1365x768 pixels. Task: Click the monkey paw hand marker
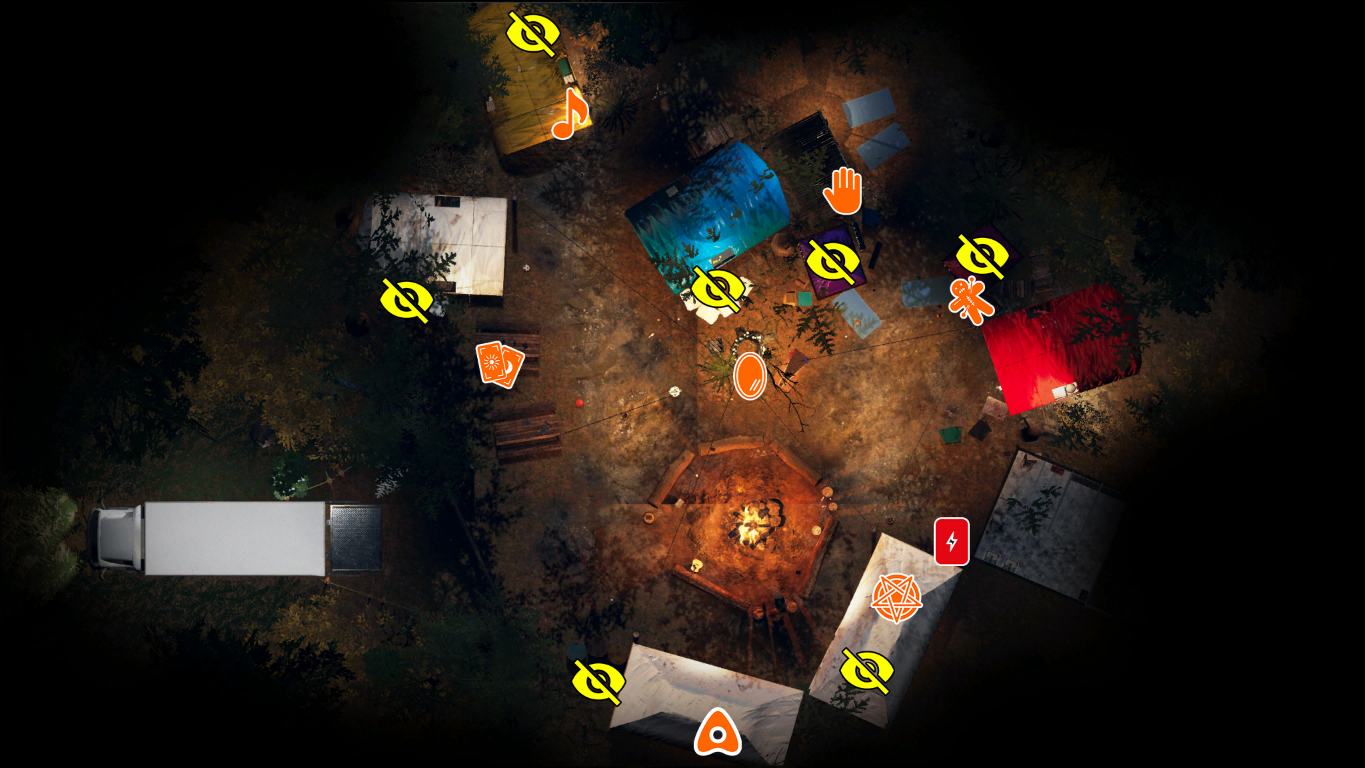point(843,190)
